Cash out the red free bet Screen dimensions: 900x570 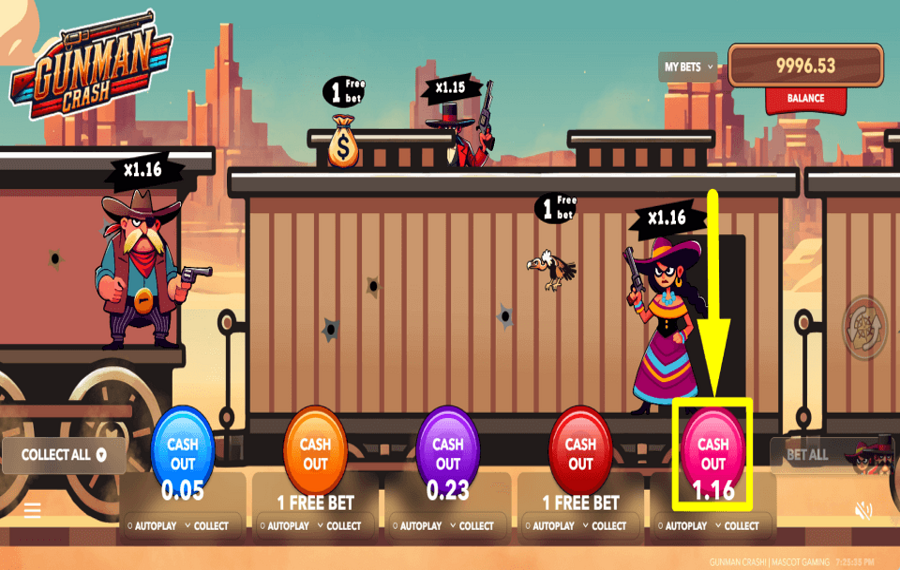(580, 454)
